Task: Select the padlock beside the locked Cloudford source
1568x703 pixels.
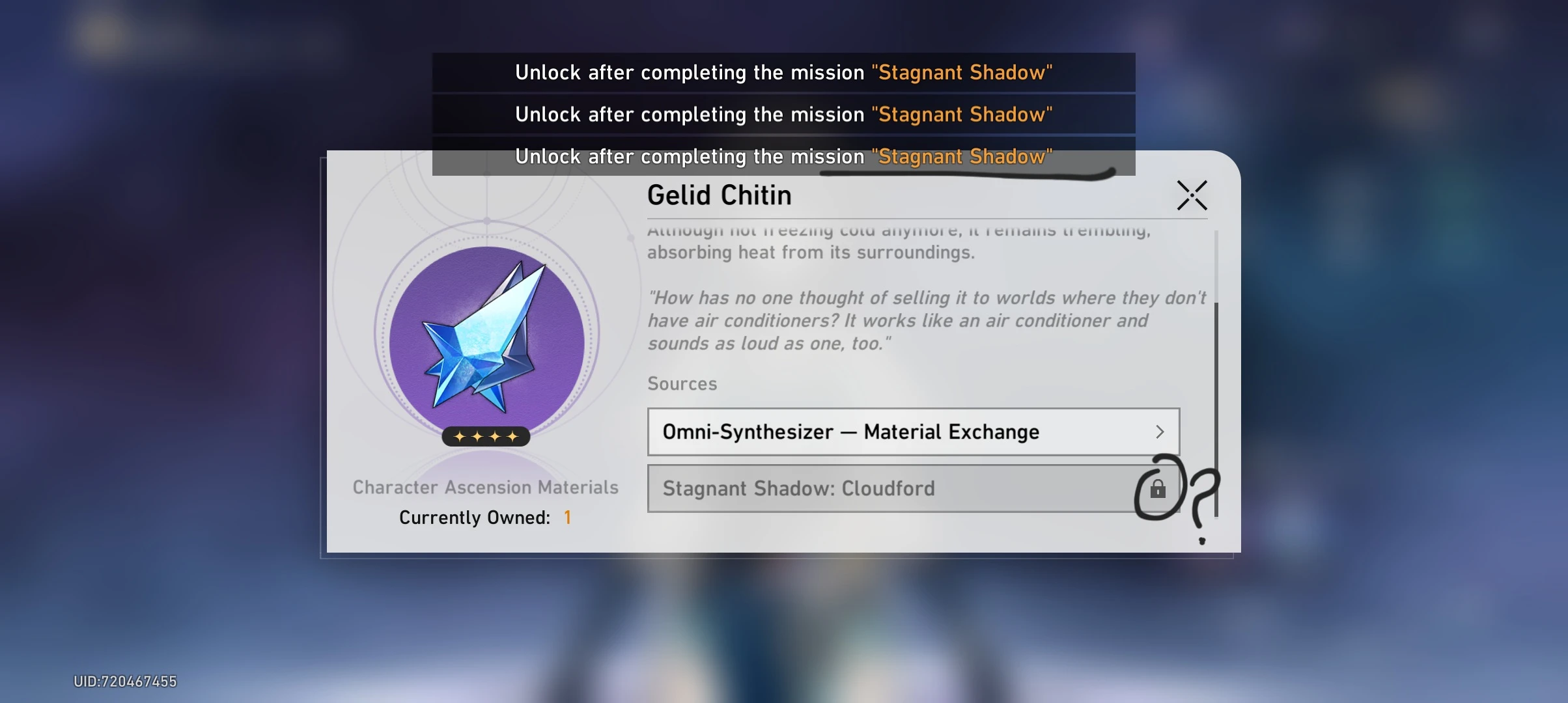Action: [1158, 490]
